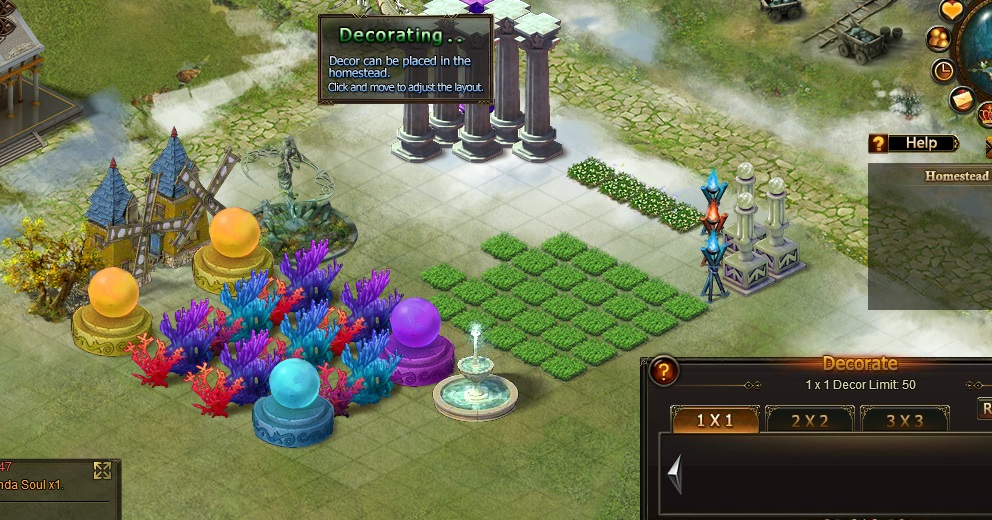The width and height of the screenshot is (992, 520).
Task: Open the friends icon with two figures
Action: pos(939,39)
